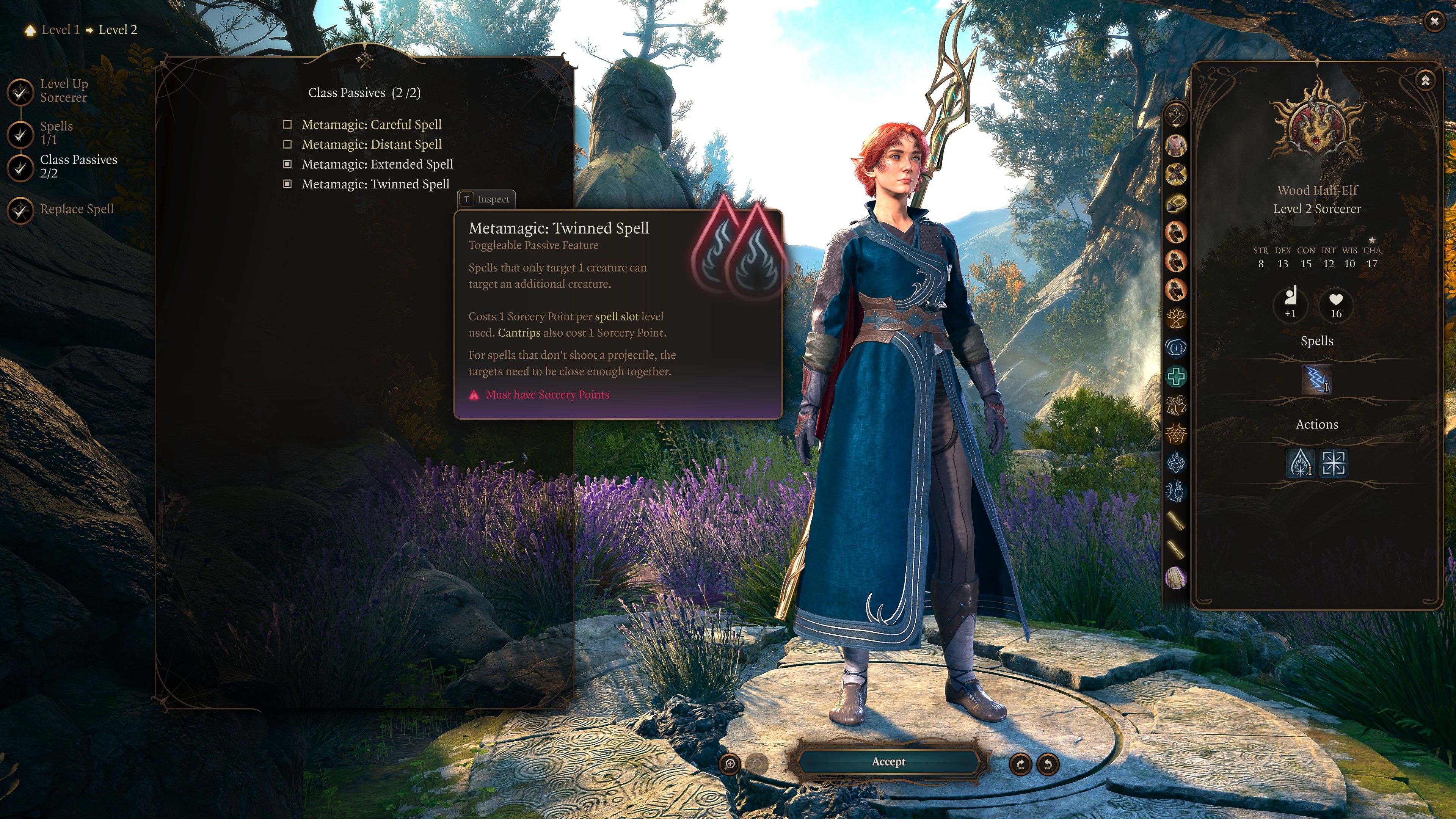Viewport: 1456px width, 819px height.
Task: Inspect the lightning spell icon under Spells
Action: (x=1316, y=379)
